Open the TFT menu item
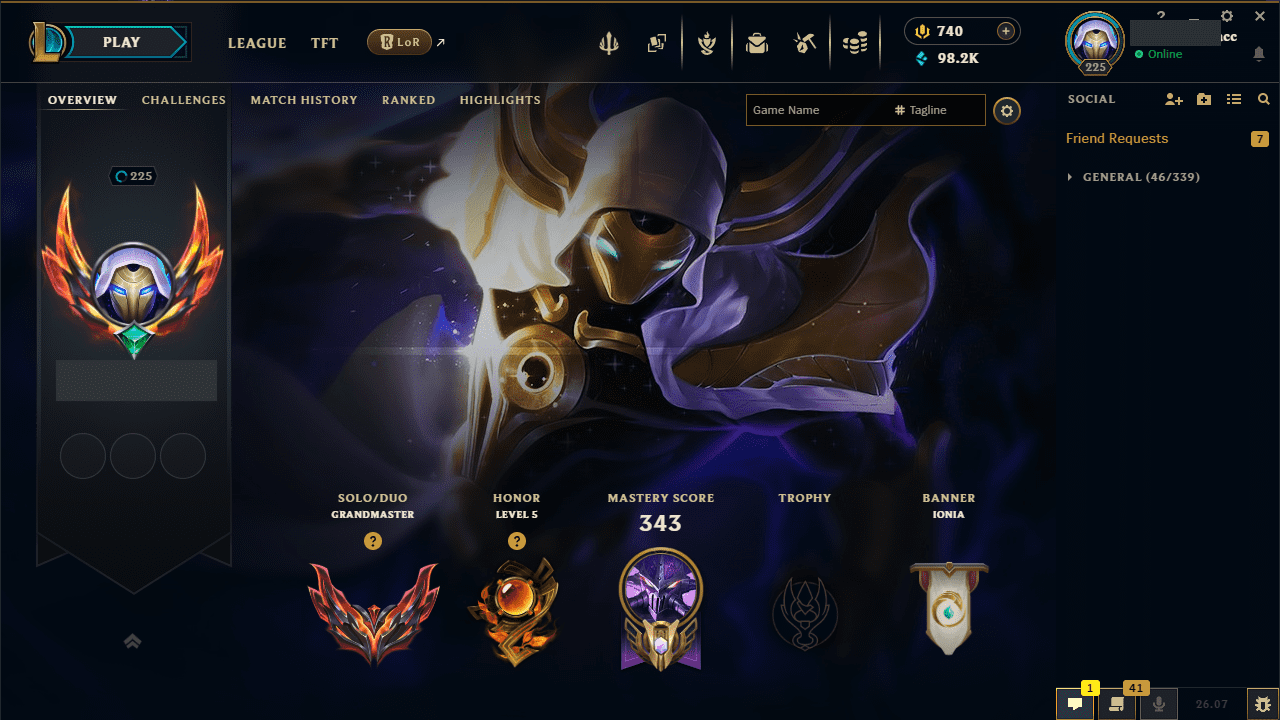 (324, 43)
